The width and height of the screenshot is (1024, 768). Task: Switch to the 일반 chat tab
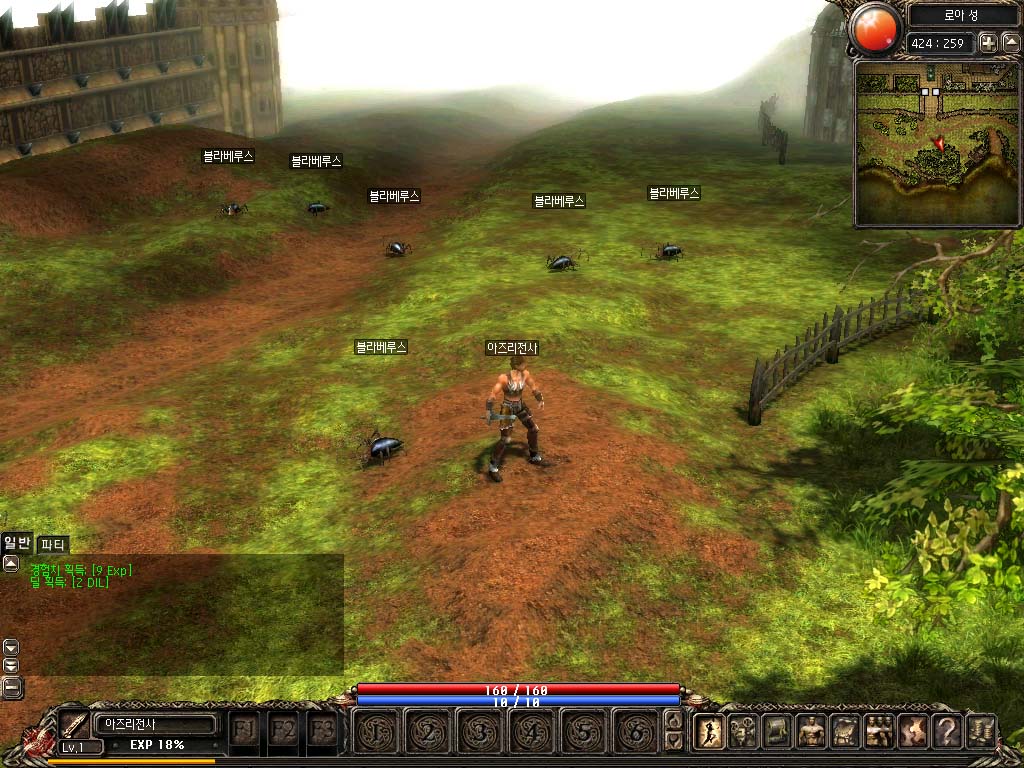click(17, 543)
